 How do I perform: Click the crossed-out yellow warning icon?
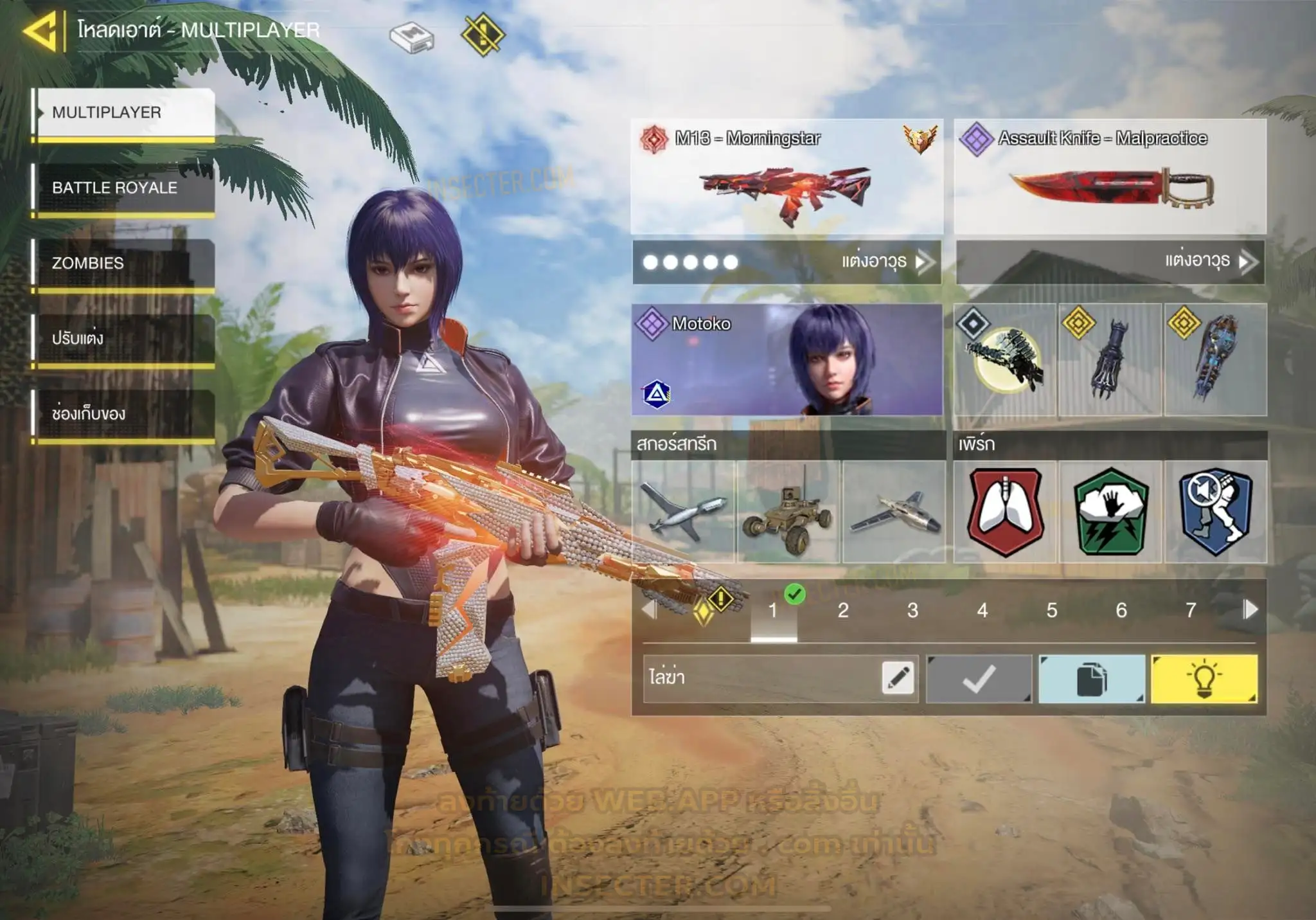click(483, 34)
